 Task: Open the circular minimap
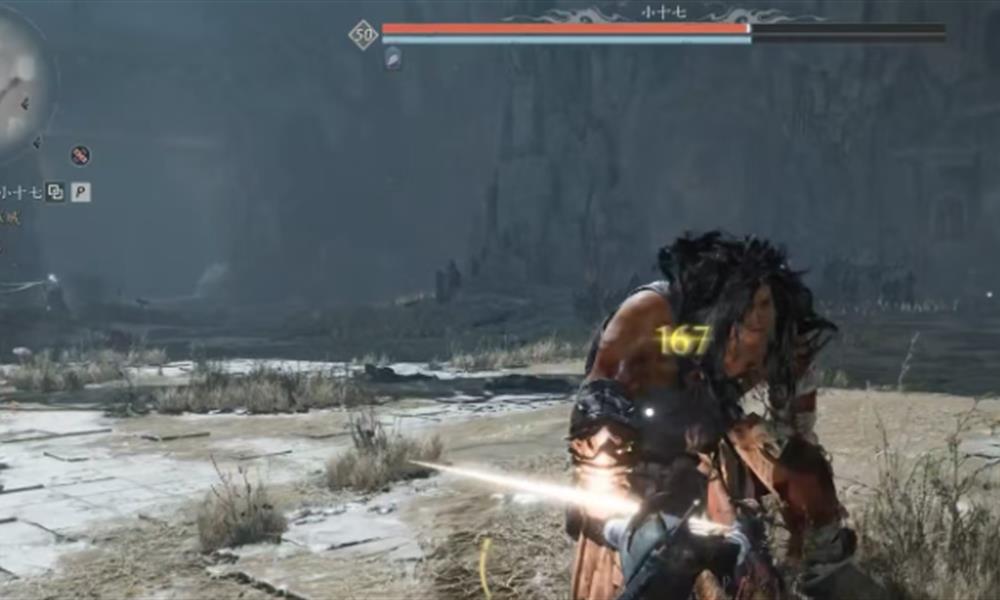click(x=20, y=85)
